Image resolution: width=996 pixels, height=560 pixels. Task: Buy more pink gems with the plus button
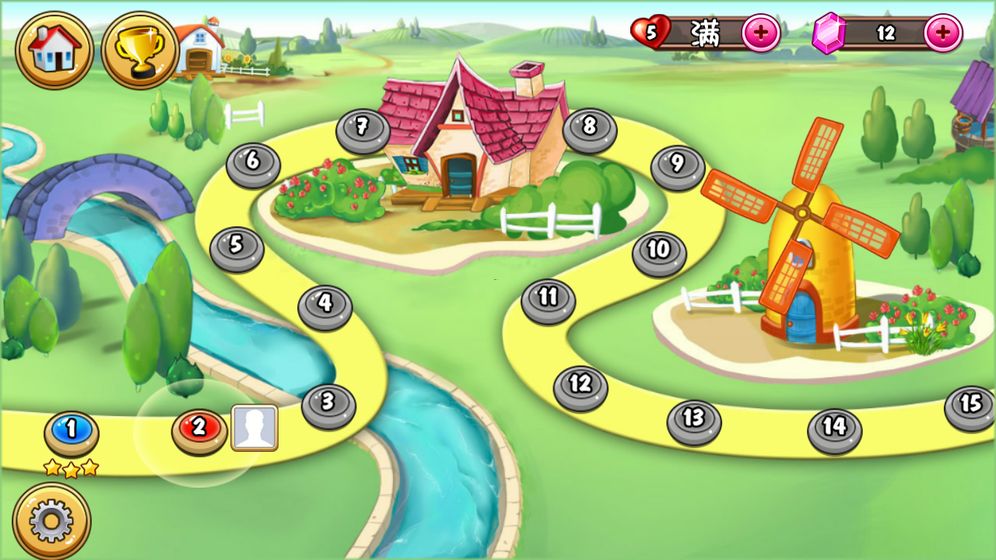(x=943, y=33)
